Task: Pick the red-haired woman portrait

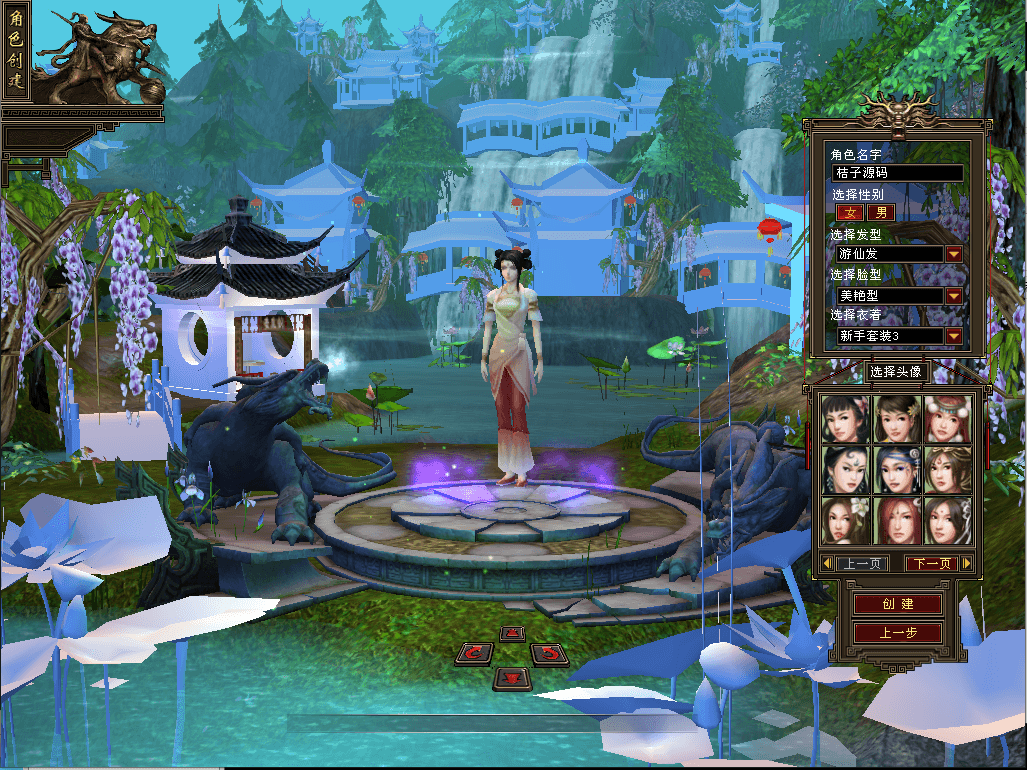Action: pos(897,520)
